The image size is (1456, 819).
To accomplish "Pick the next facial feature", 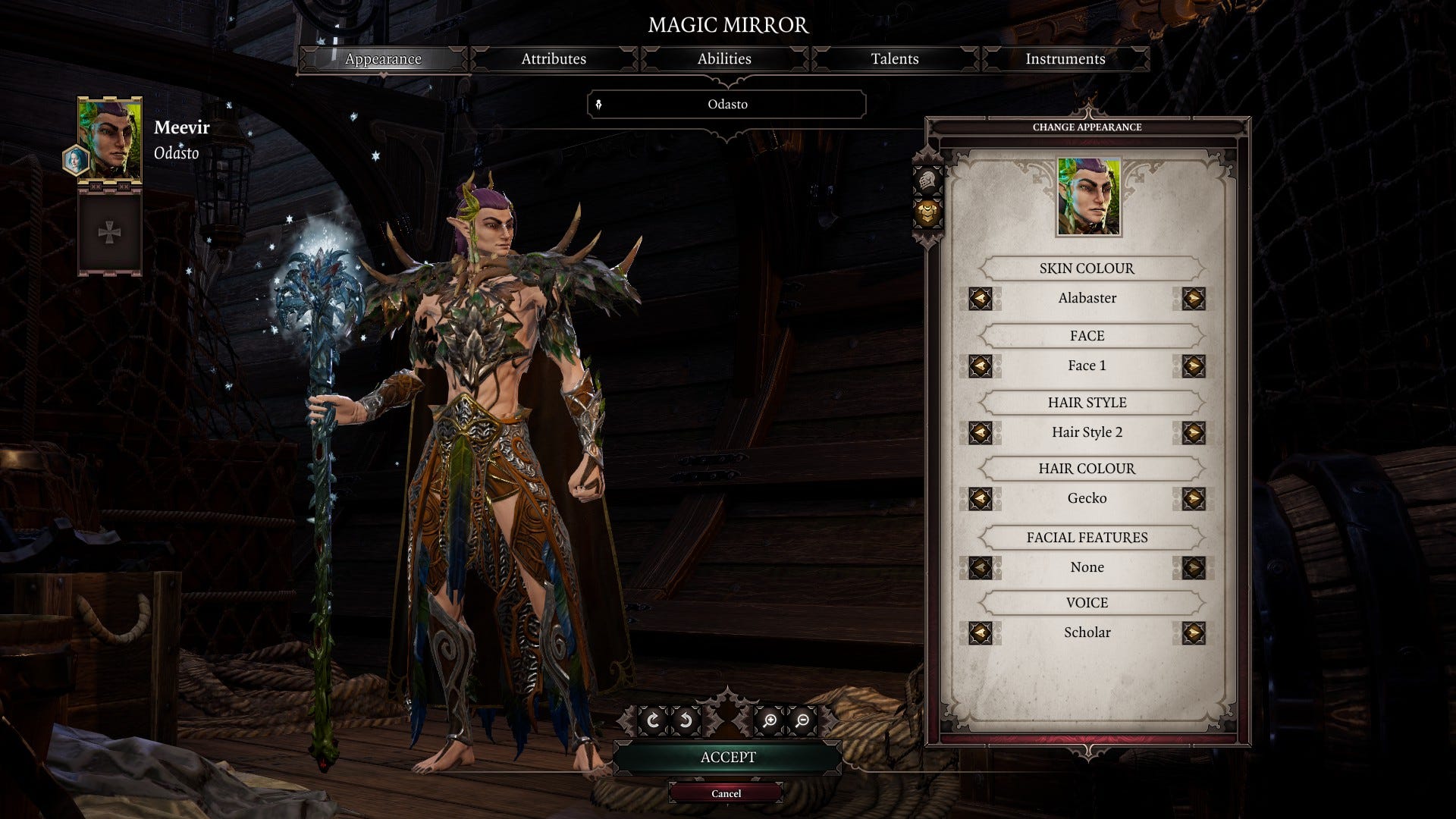I will (x=1193, y=567).
